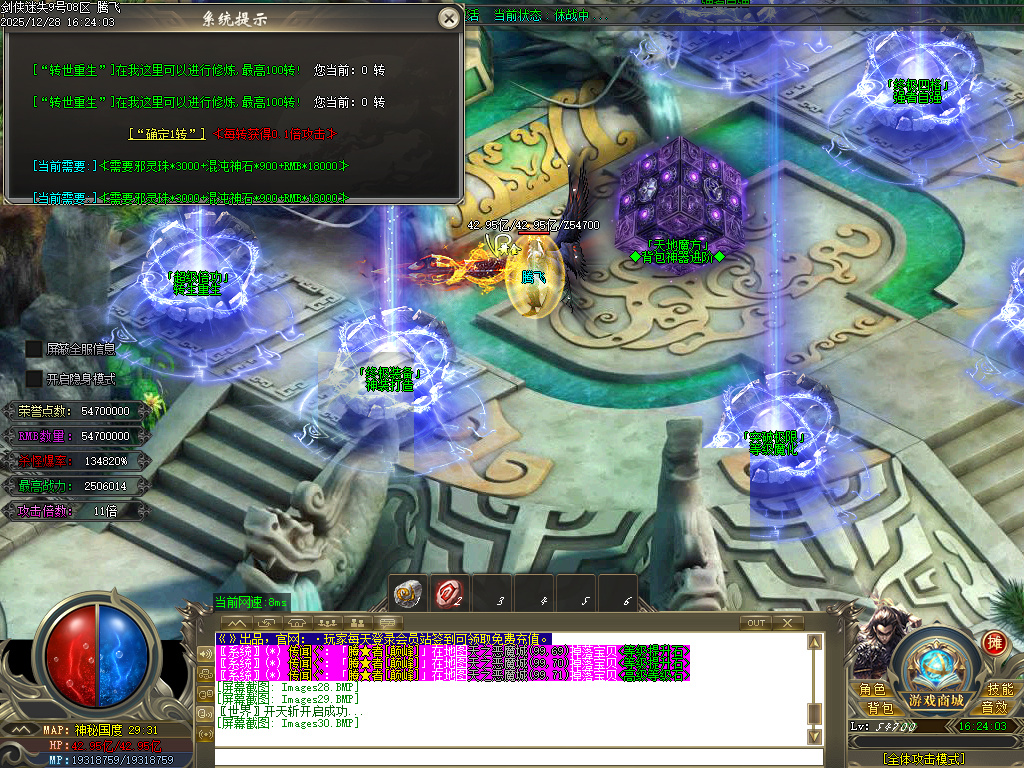
Task: Click the red 摊 stall button
Action: pos(994,642)
